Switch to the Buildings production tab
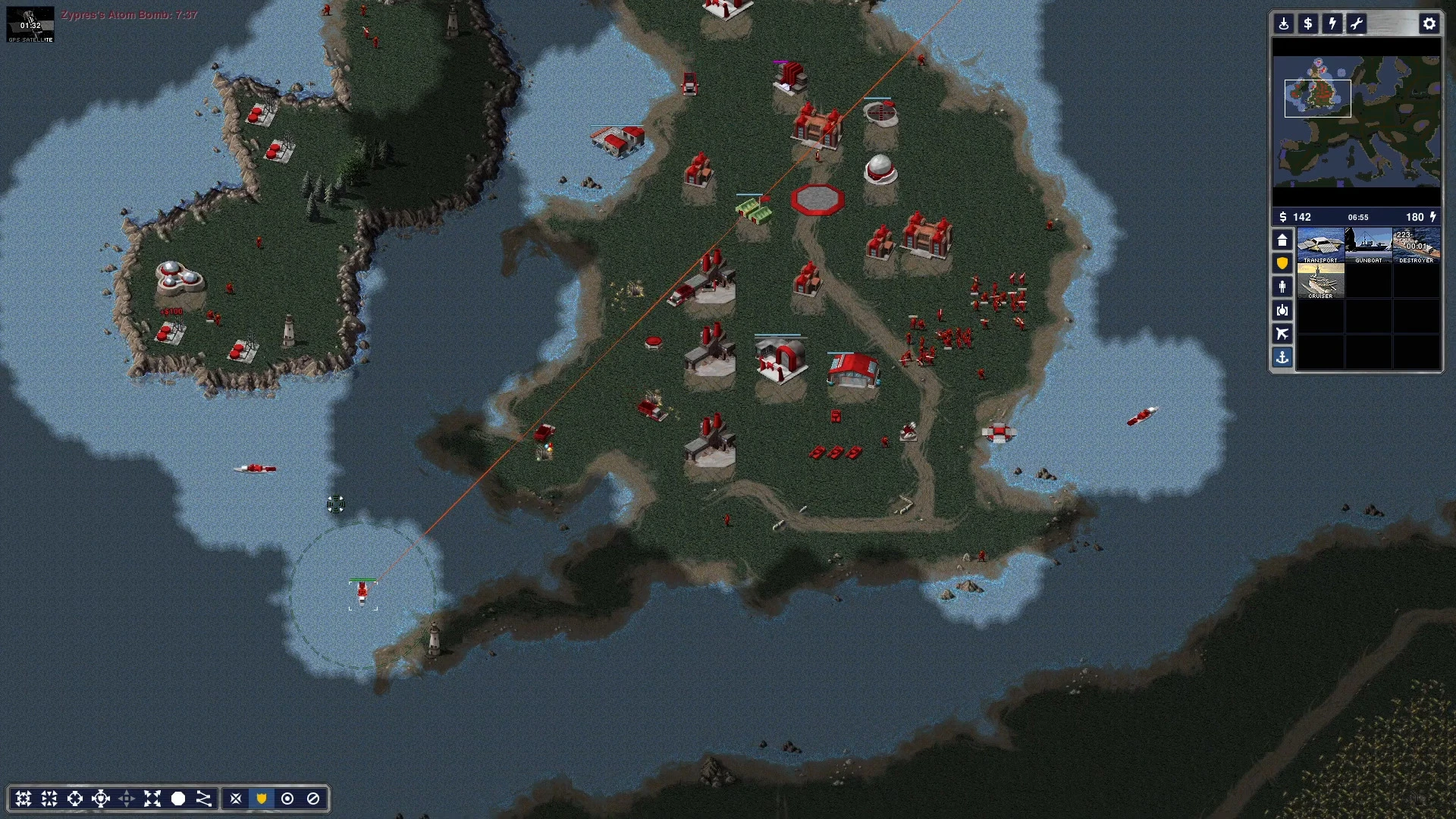This screenshot has width=1456, height=819. point(1282,240)
